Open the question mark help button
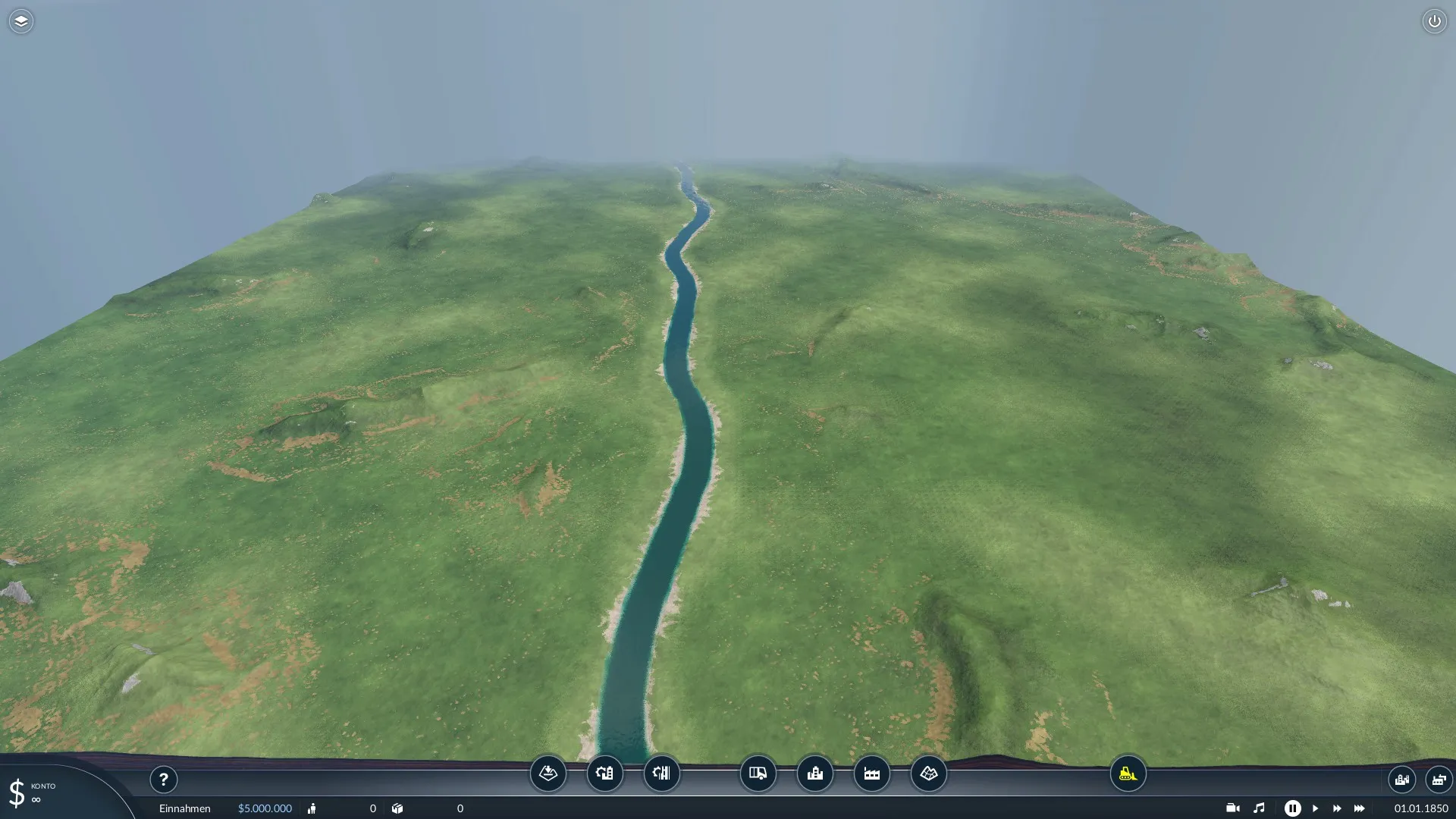This screenshot has width=1456, height=819. tap(163, 780)
